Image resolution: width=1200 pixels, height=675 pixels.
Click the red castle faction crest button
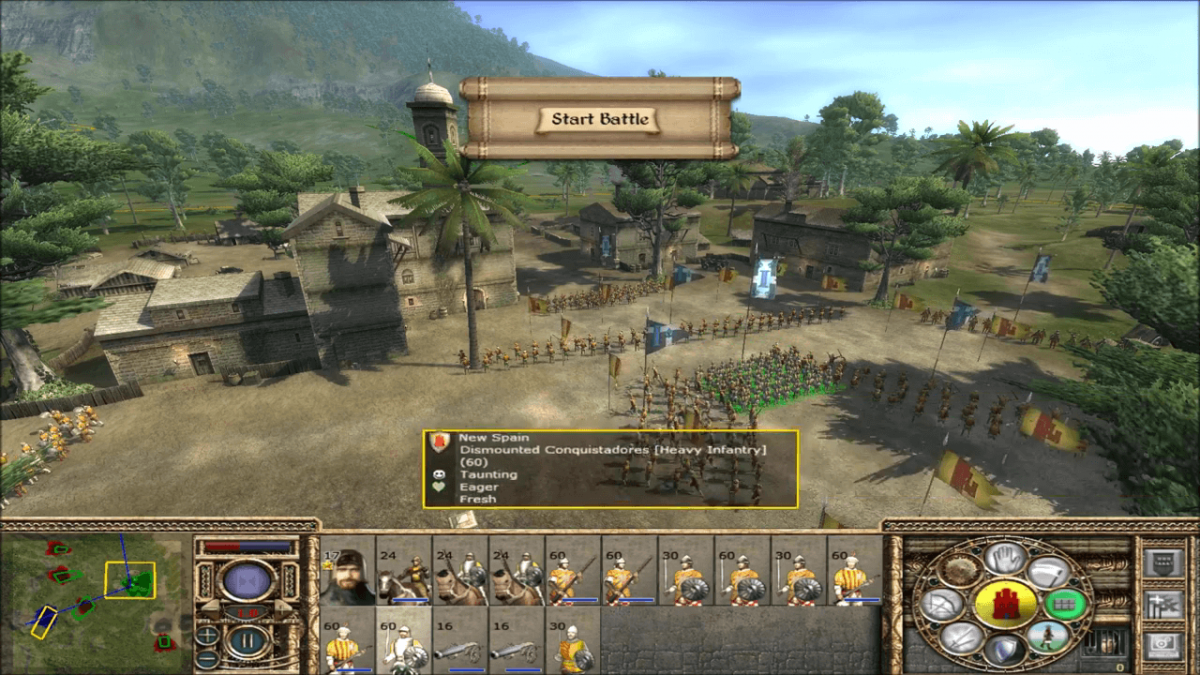coord(1005,604)
